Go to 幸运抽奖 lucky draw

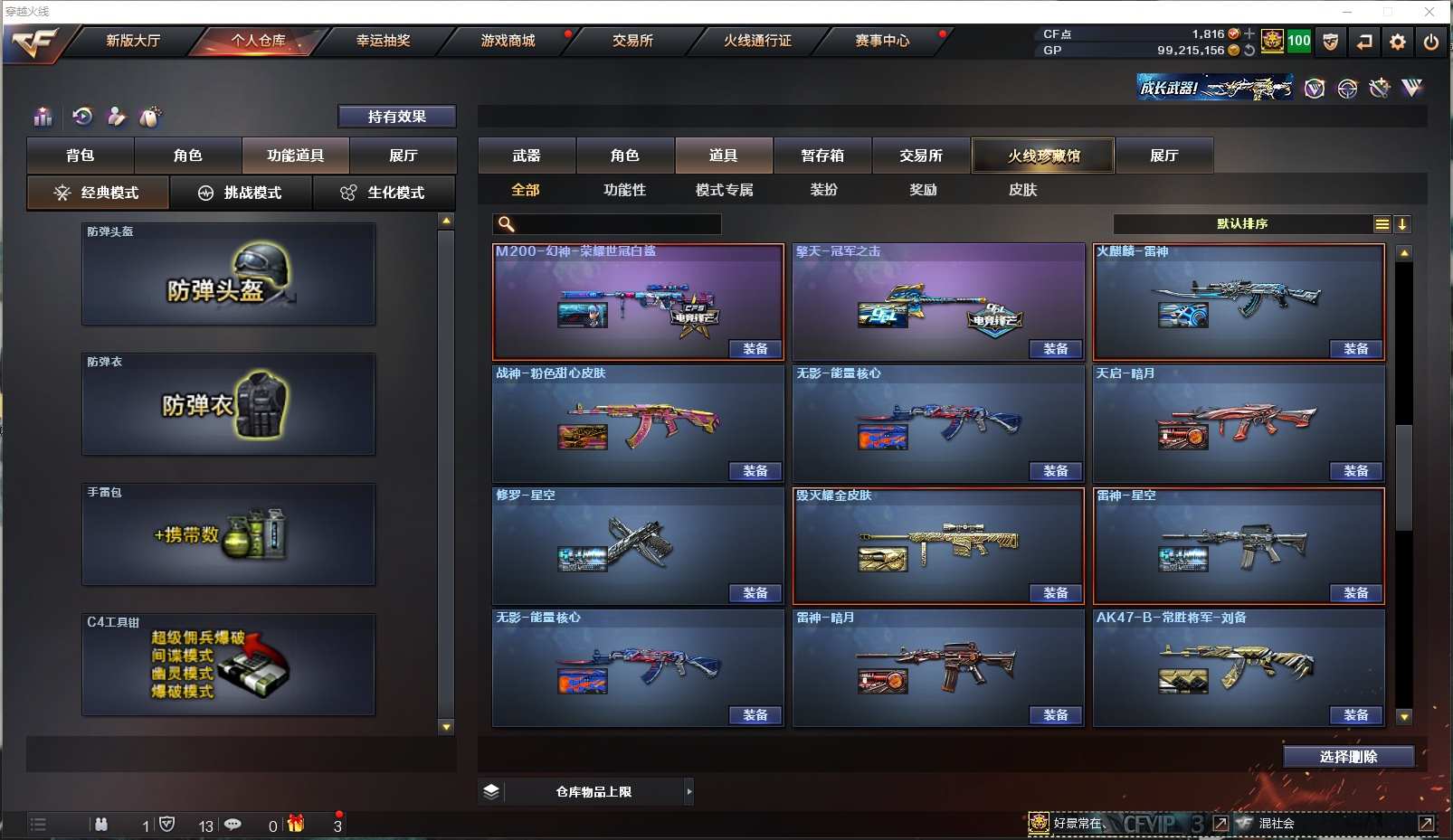tap(383, 41)
